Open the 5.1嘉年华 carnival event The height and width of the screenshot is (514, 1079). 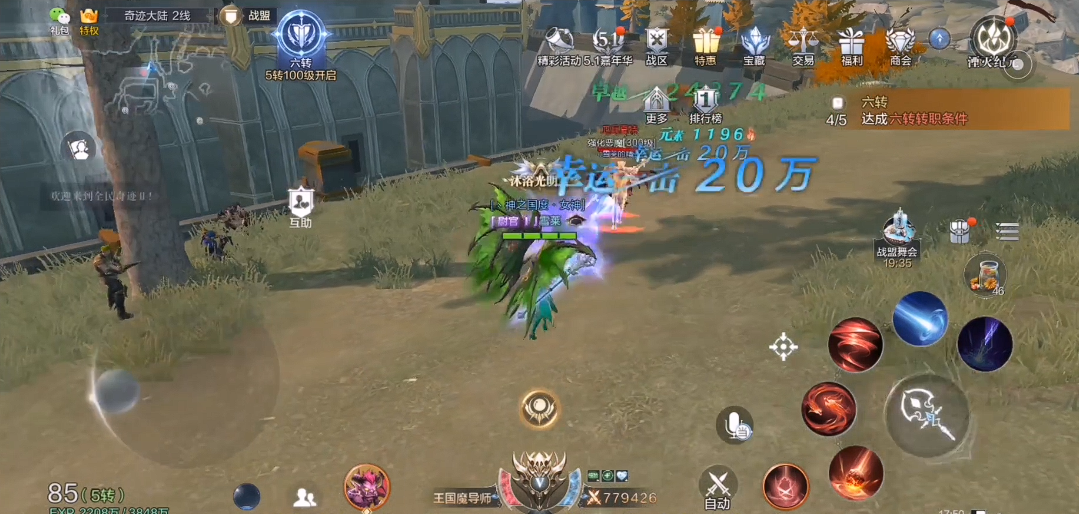[x=608, y=42]
